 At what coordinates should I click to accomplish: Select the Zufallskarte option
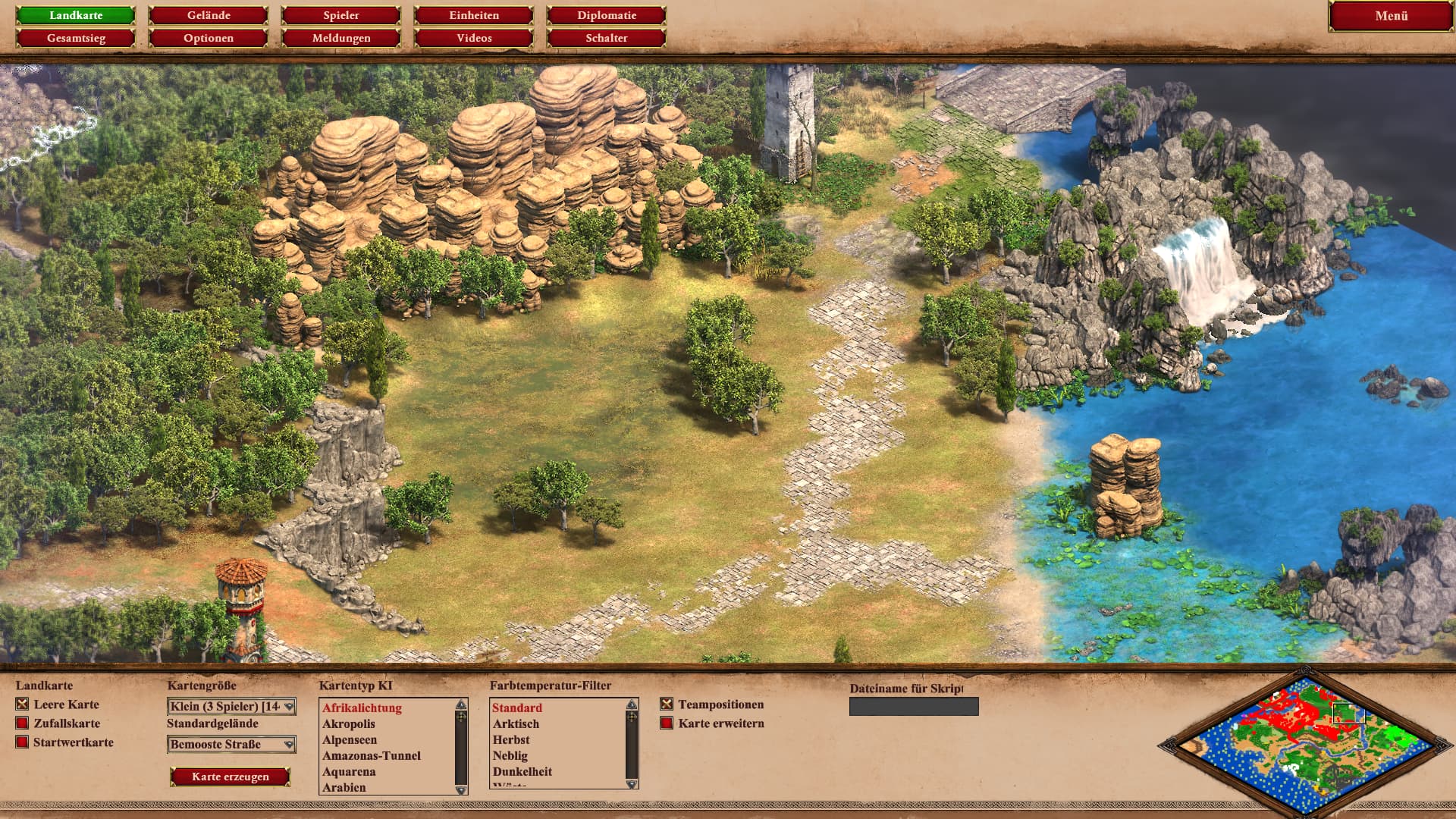coord(22,723)
